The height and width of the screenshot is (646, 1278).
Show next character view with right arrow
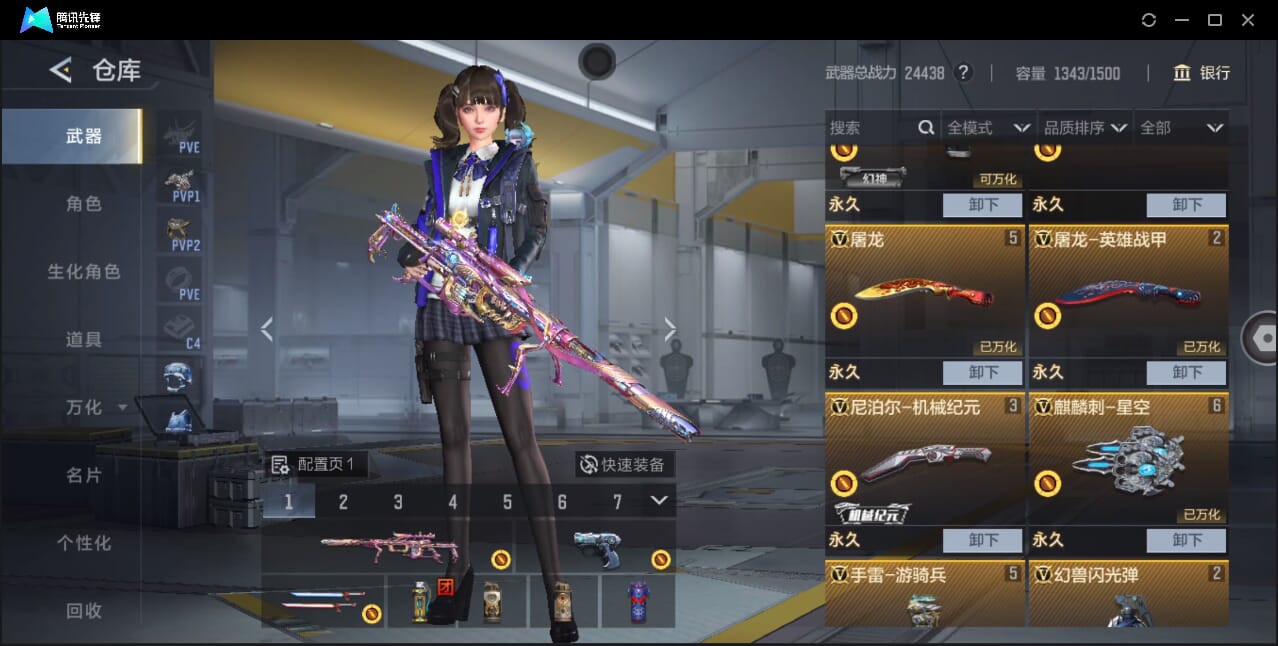pos(670,329)
